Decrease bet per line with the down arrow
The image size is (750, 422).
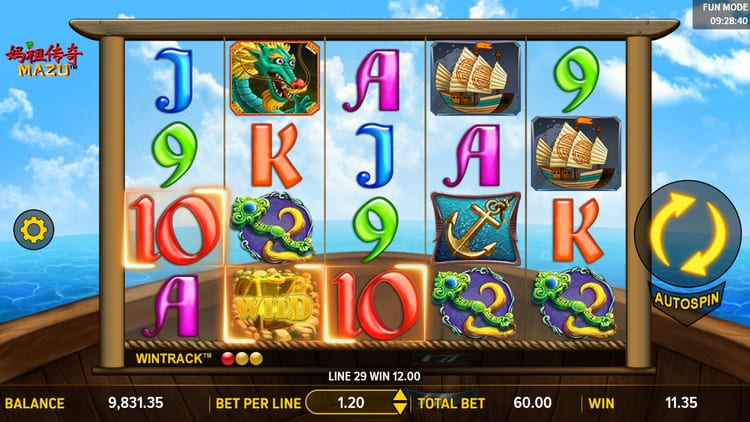tap(400, 409)
